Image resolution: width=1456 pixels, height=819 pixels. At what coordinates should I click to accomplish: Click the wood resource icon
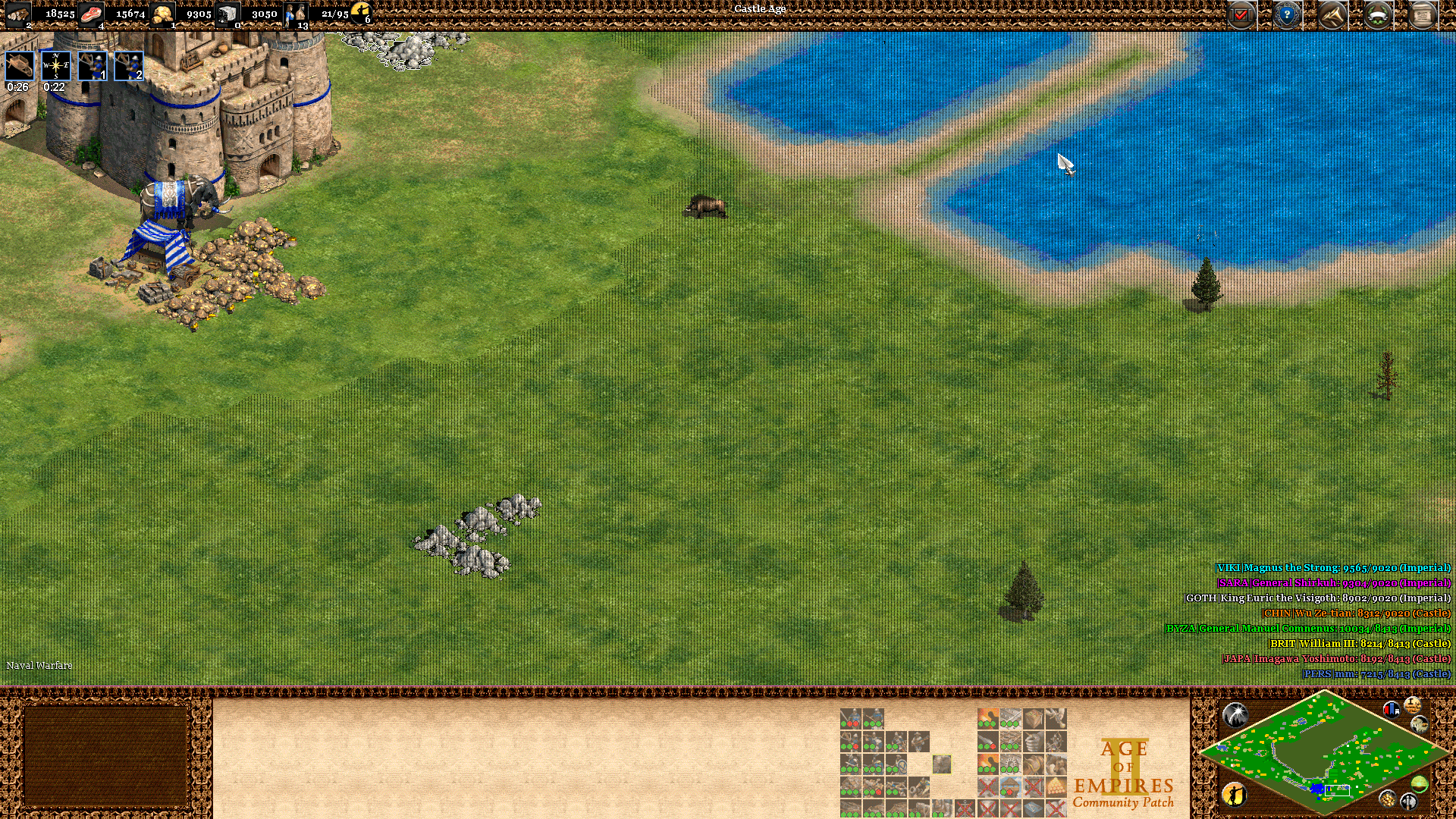pyautogui.click(x=18, y=14)
